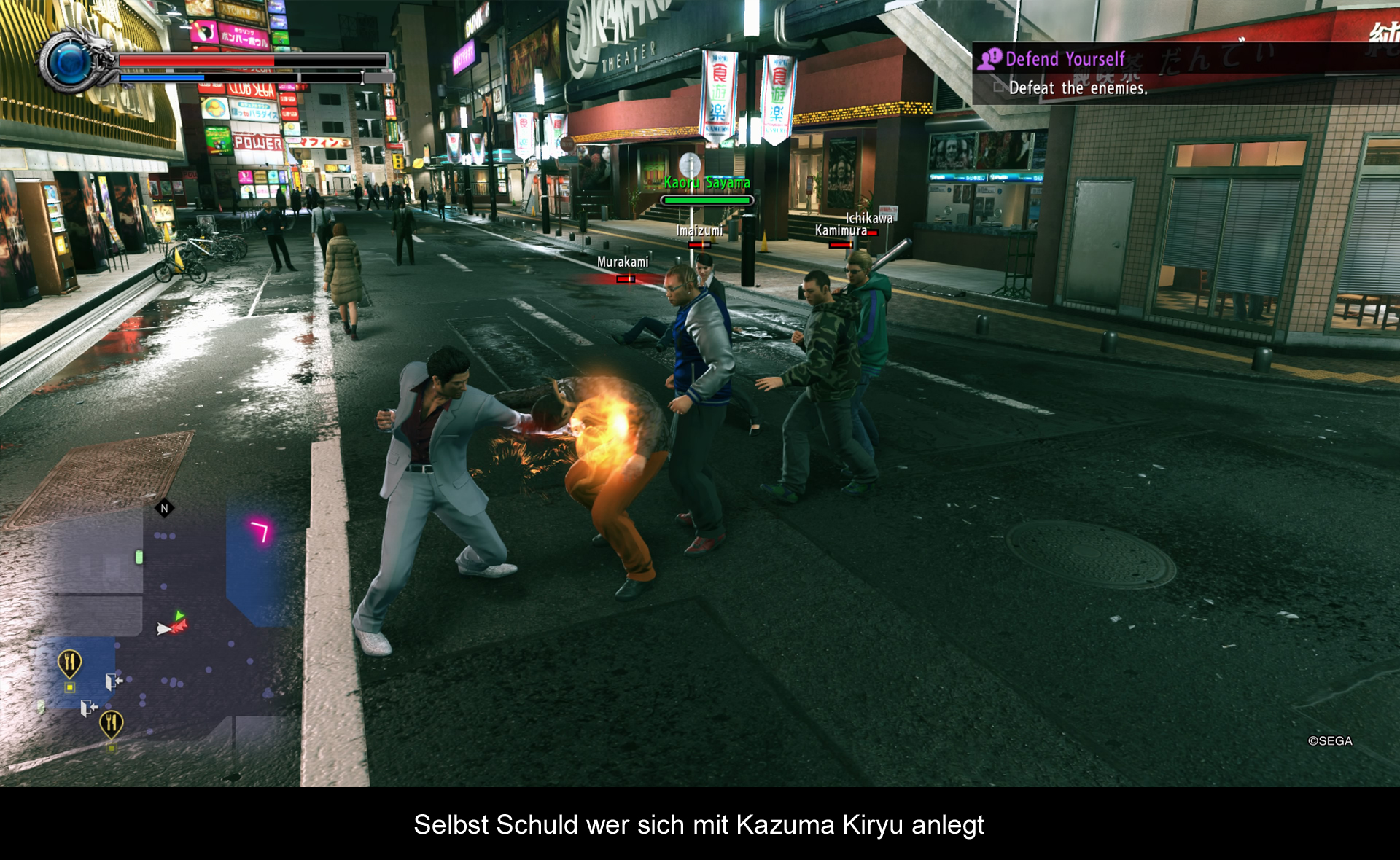Viewport: 1400px width, 860px height.
Task: Select the Defeat the enemies objective checkbox
Action: pyautogui.click(x=999, y=87)
